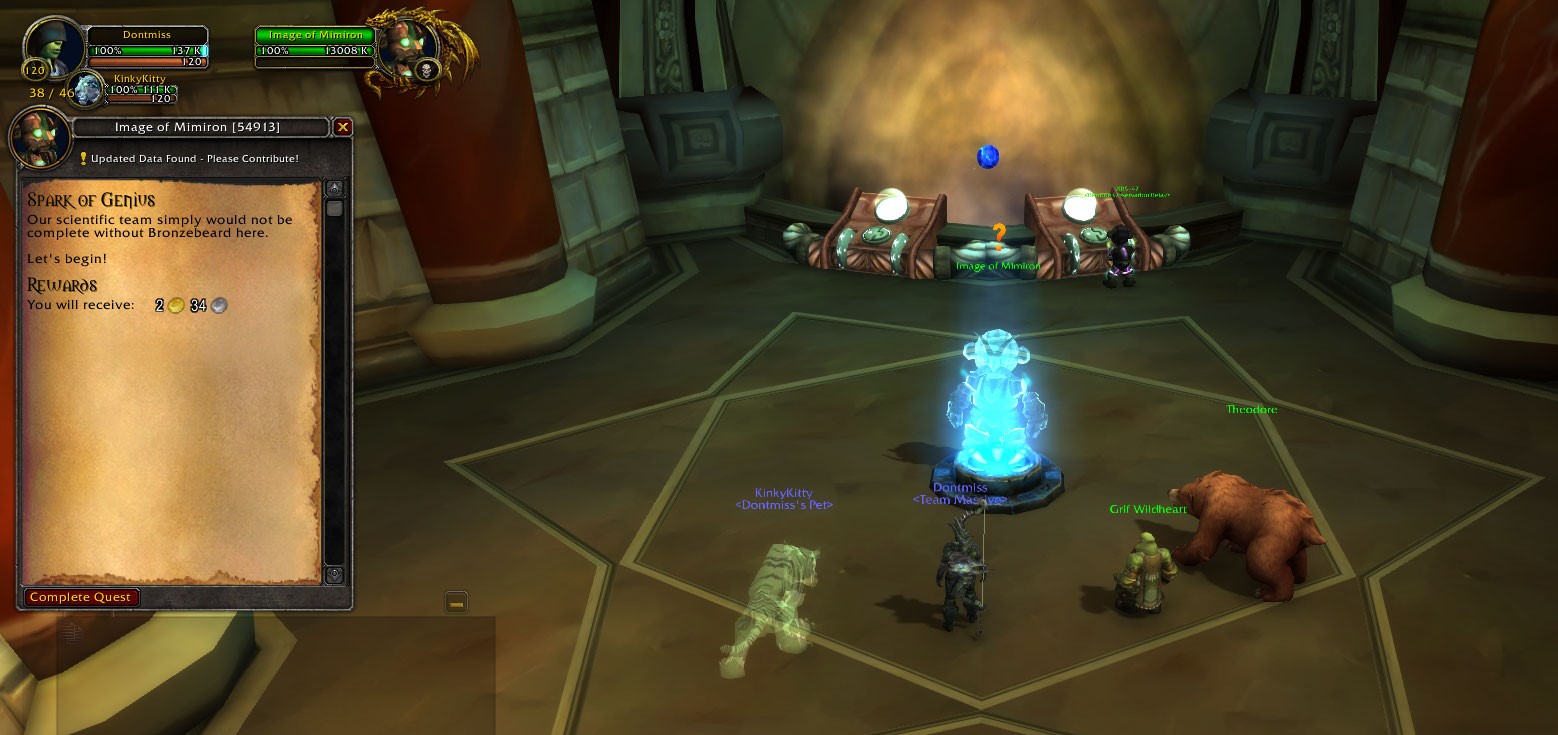Complete the Spark of Genius quest

coord(81,597)
